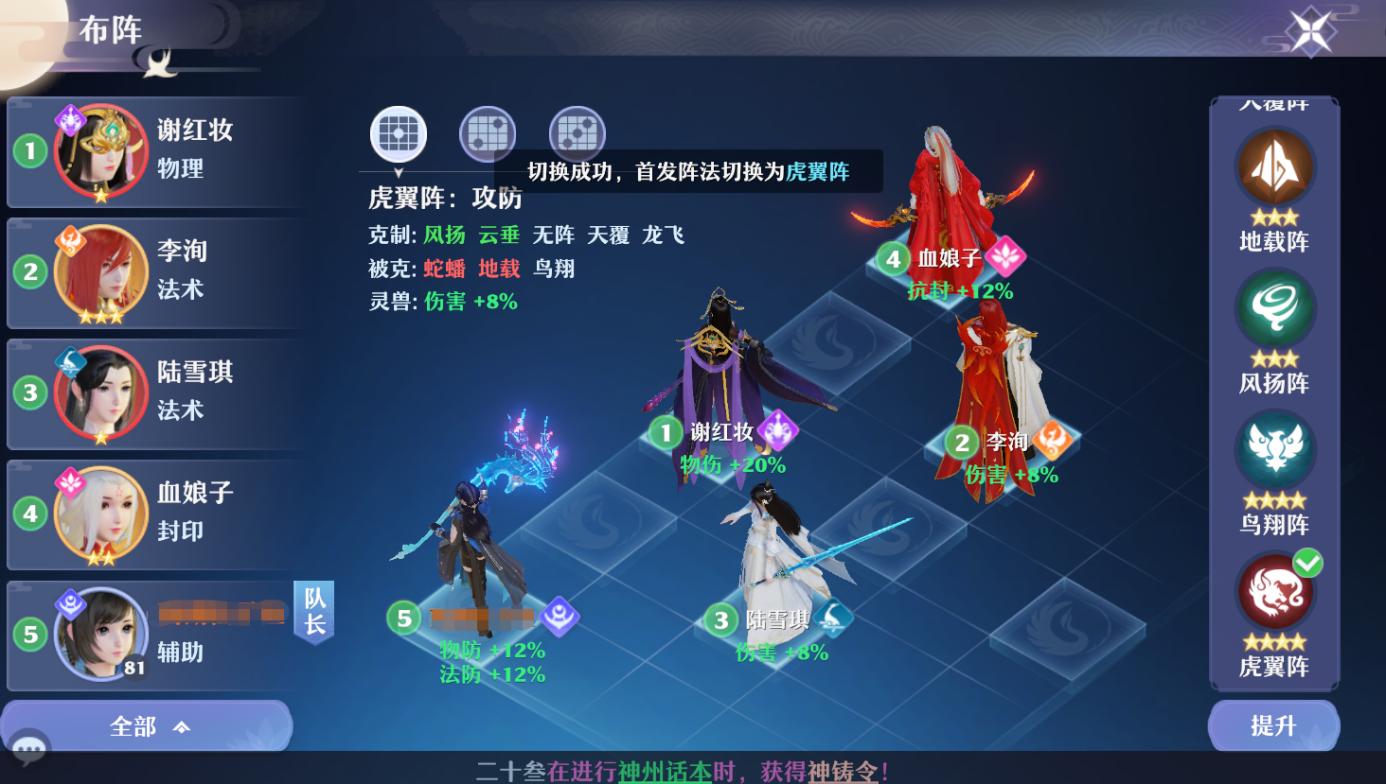
Task: Collapse the 全部 character list
Action: (146, 727)
